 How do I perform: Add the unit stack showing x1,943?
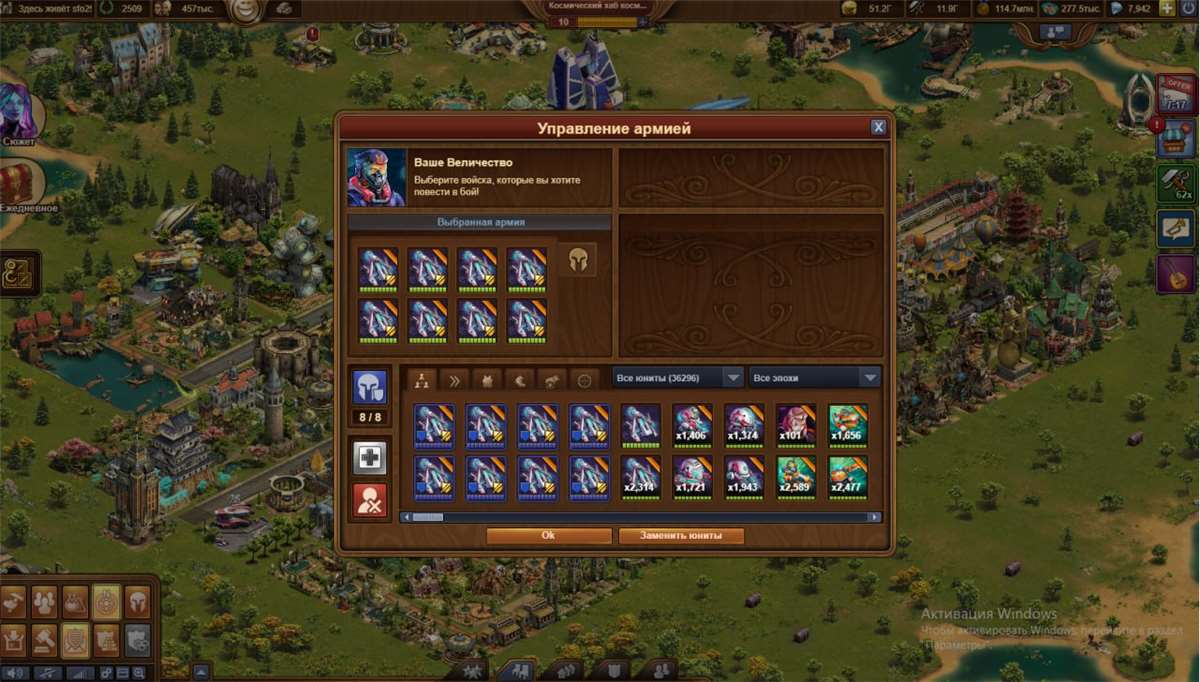point(744,477)
